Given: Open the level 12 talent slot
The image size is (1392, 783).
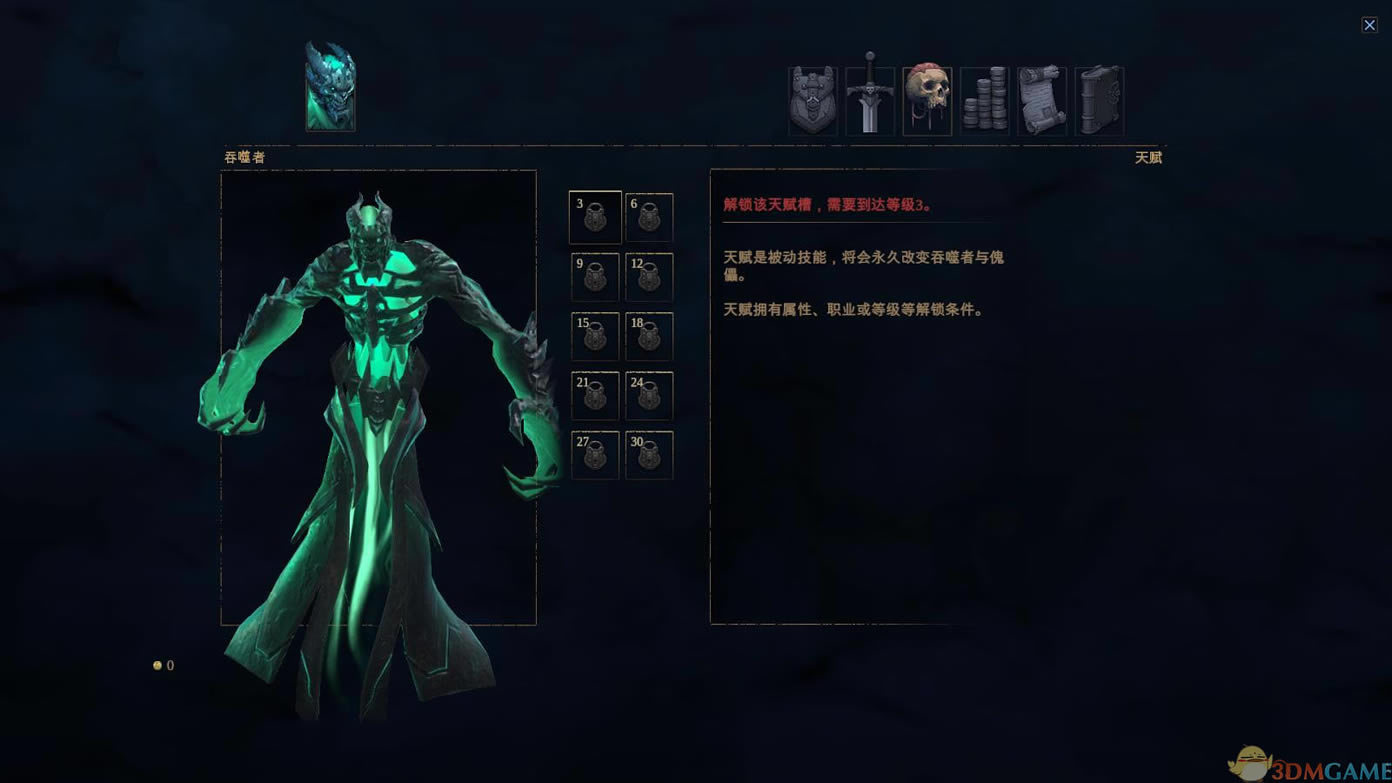Looking at the screenshot, I should click(649, 276).
